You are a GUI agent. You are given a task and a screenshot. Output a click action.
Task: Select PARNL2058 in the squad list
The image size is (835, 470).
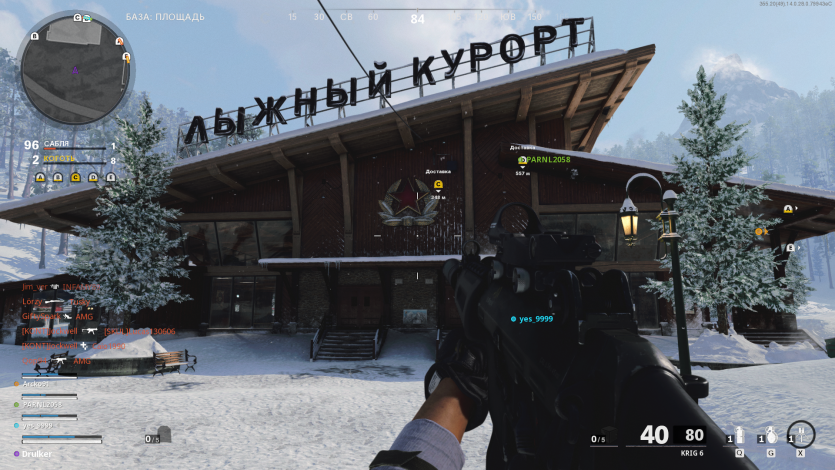pos(42,404)
